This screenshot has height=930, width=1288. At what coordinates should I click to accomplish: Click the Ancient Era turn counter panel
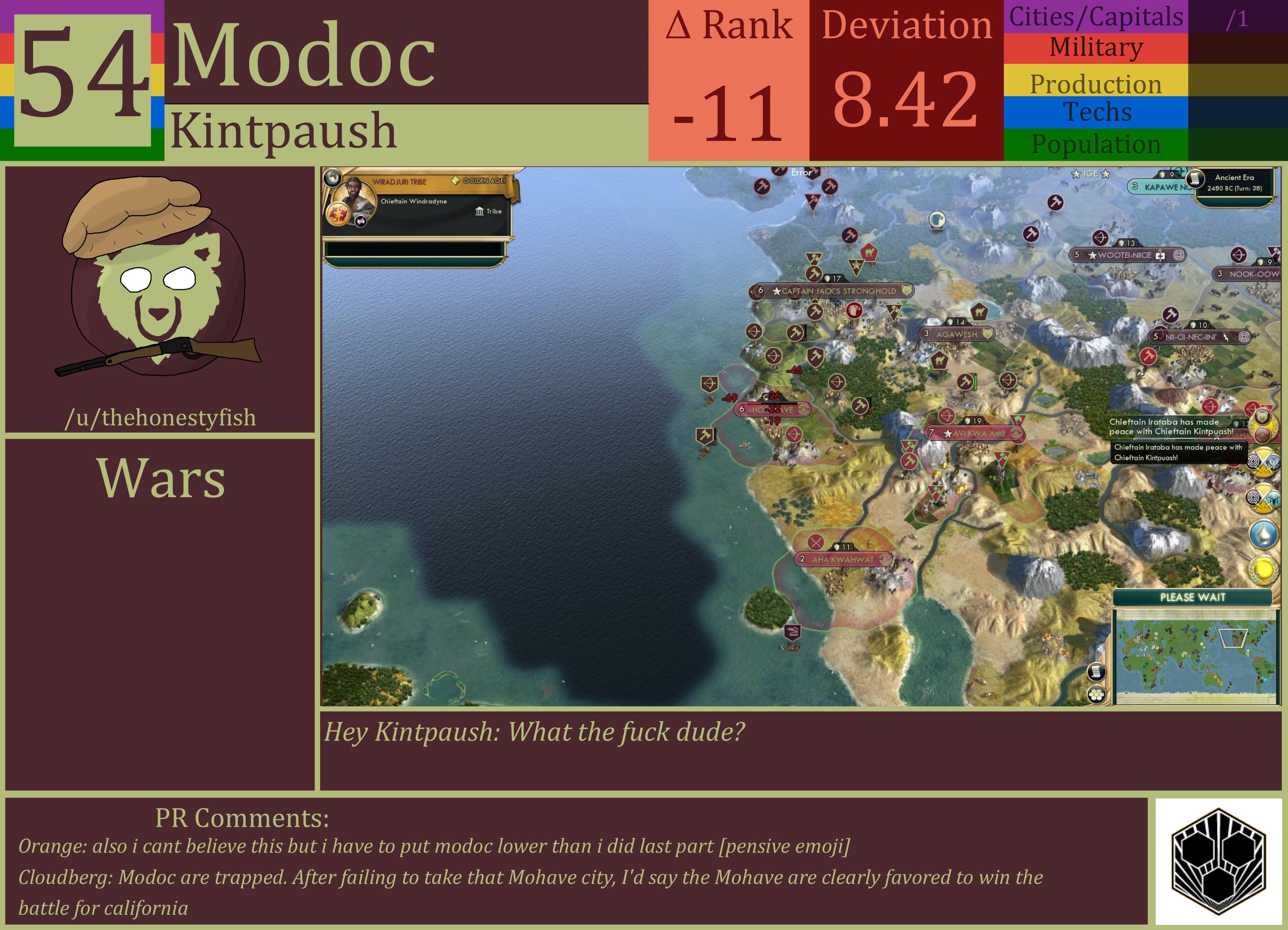click(1236, 182)
